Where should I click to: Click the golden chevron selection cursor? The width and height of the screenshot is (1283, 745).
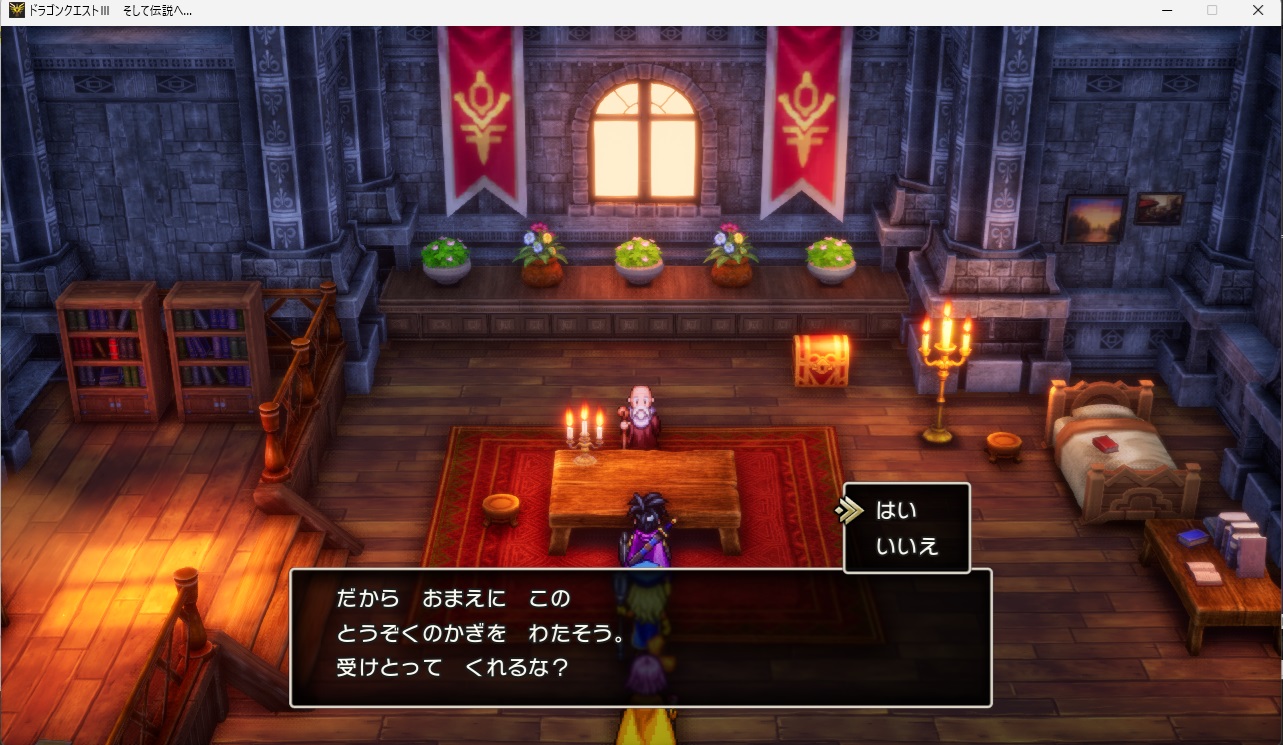tap(851, 509)
